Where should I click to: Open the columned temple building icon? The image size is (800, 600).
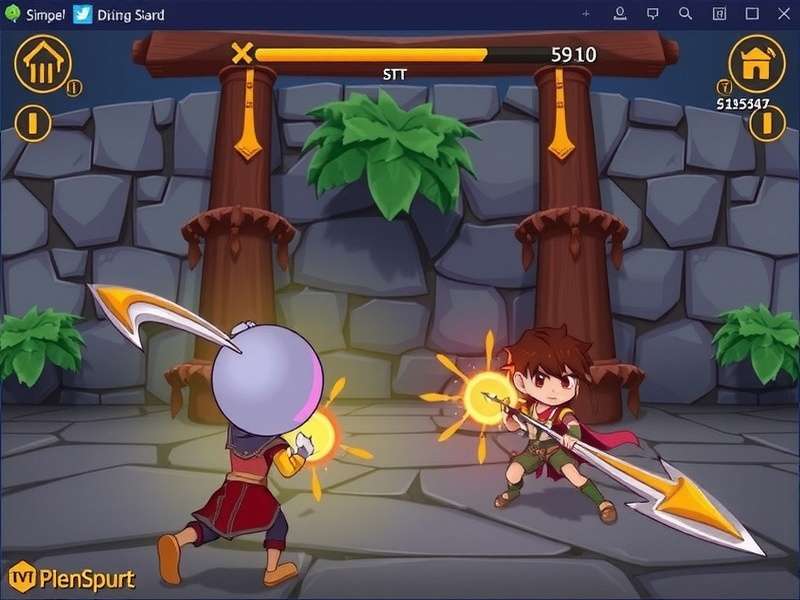(x=42, y=64)
